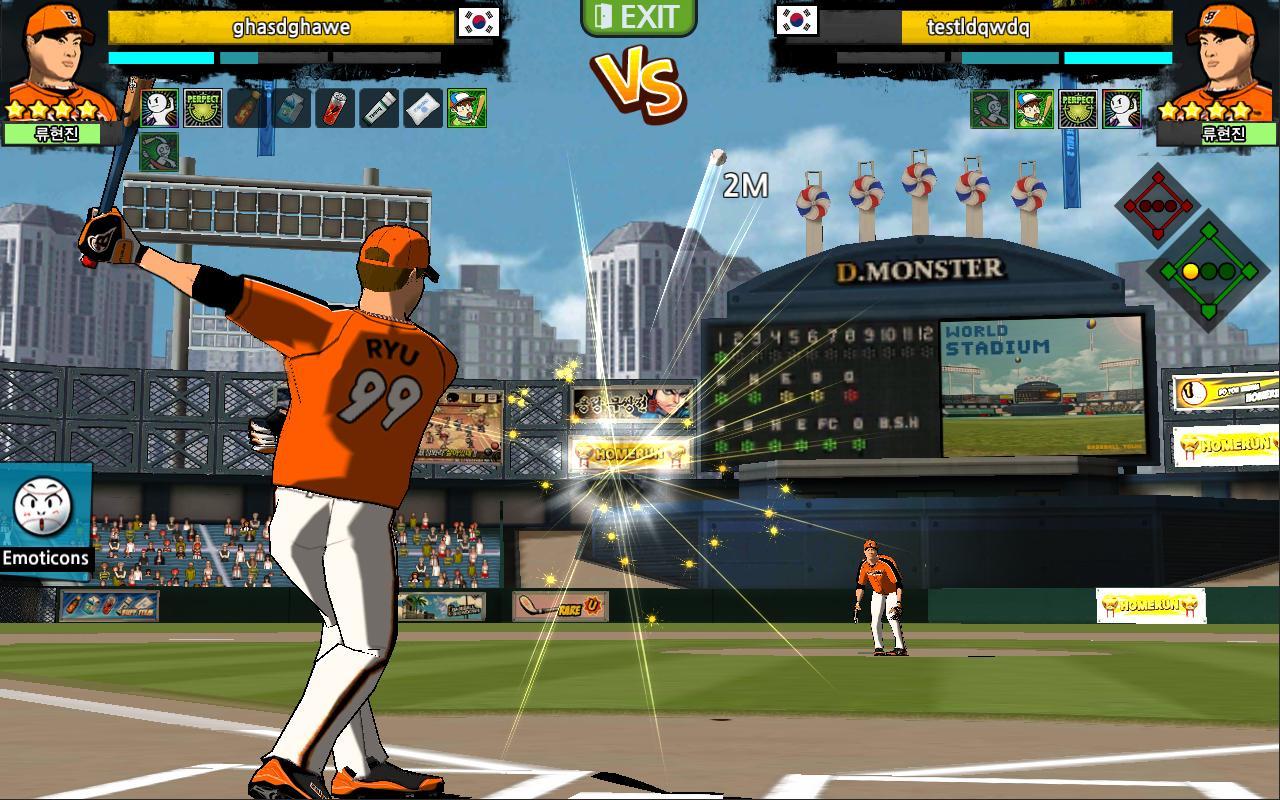Image resolution: width=1280 pixels, height=800 pixels.
Task: Click the mascot cheer icon next to the bat
Action: (x=159, y=108)
